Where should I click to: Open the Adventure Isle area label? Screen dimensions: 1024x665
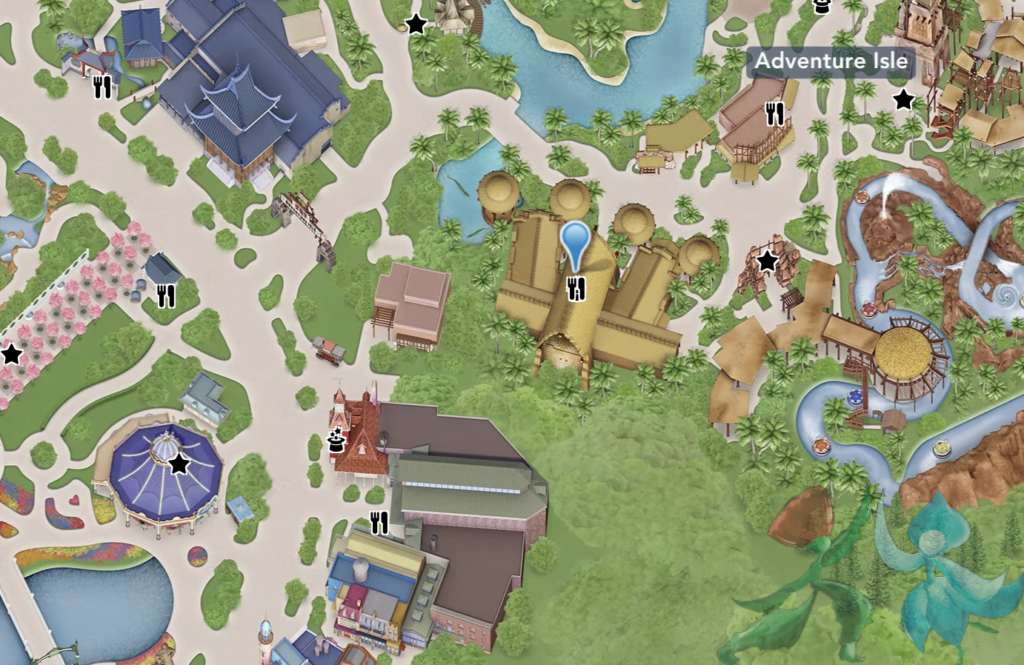click(x=832, y=61)
